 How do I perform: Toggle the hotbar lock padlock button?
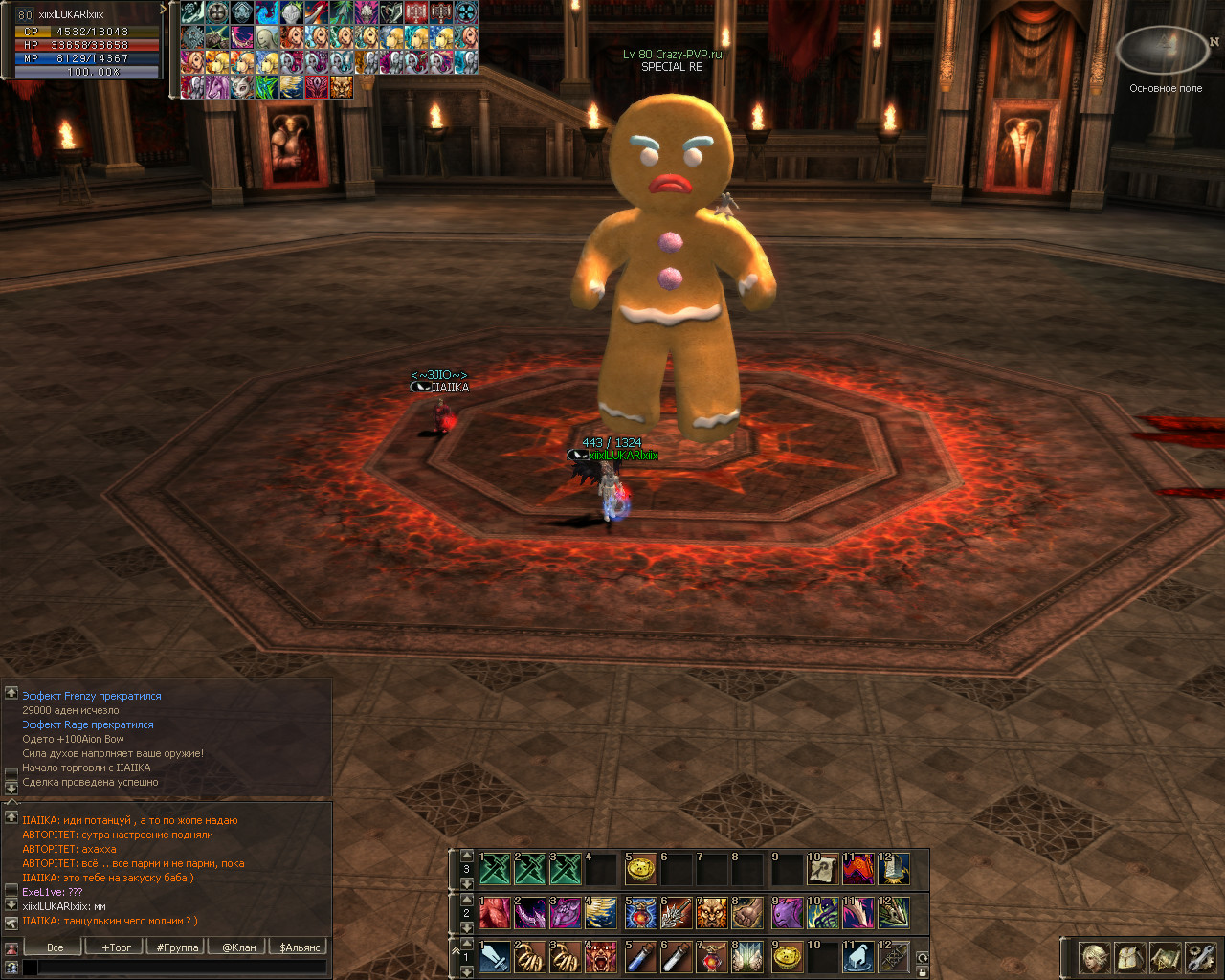923,971
